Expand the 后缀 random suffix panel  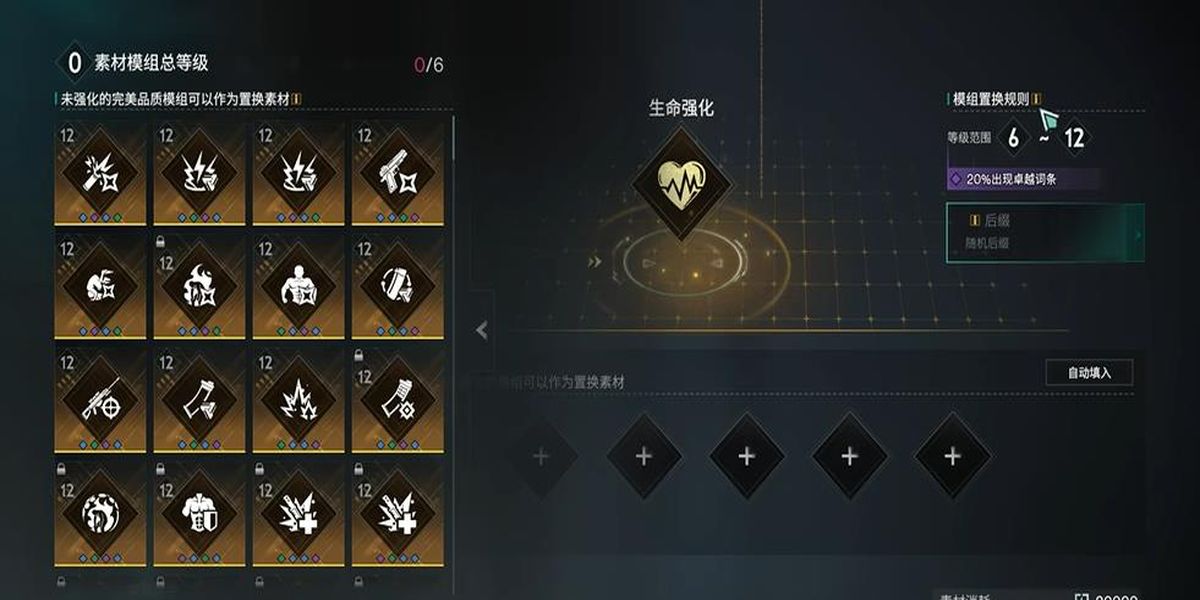(x=1137, y=234)
